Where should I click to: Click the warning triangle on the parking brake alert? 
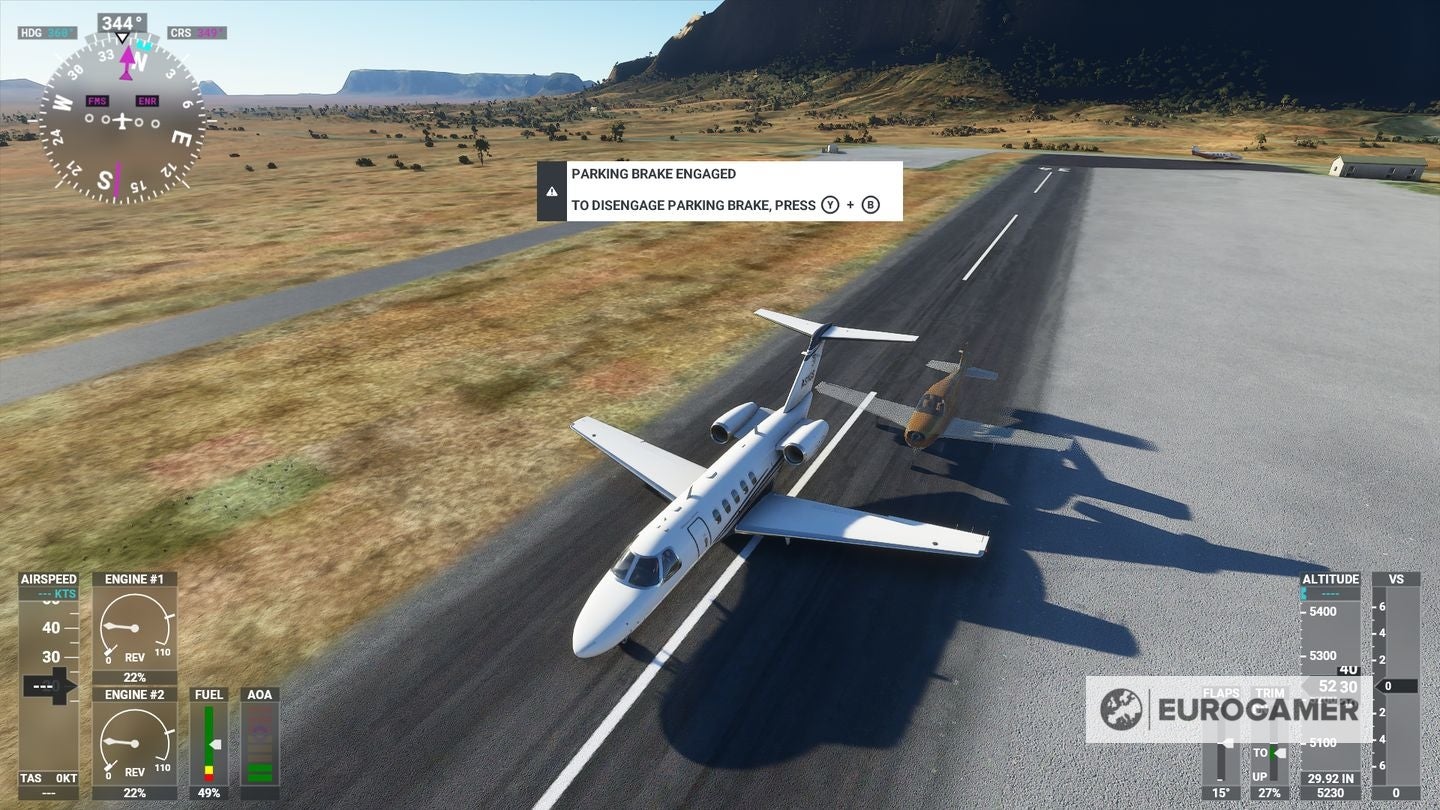[553, 190]
